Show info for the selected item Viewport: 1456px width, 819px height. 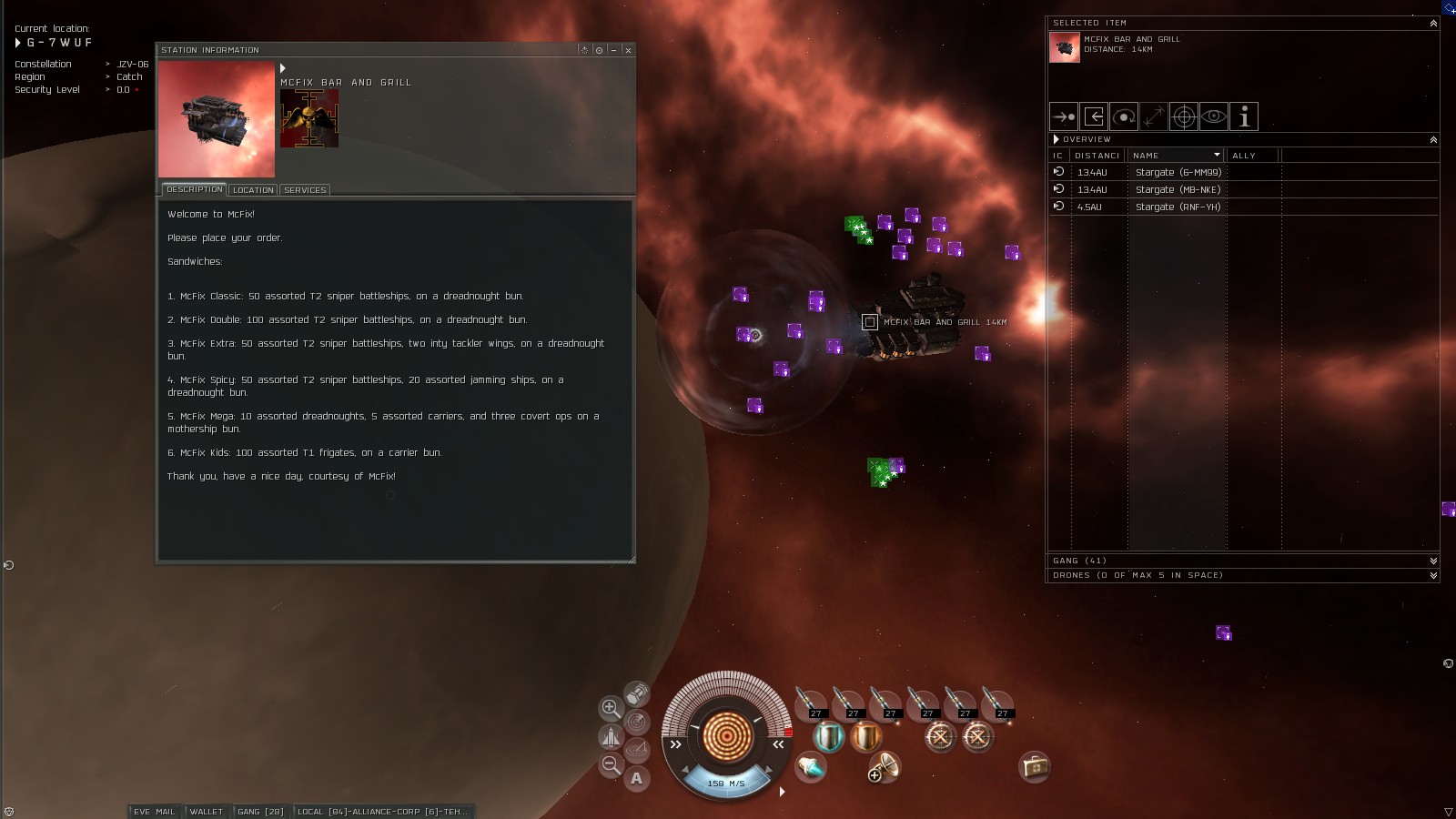1244,116
